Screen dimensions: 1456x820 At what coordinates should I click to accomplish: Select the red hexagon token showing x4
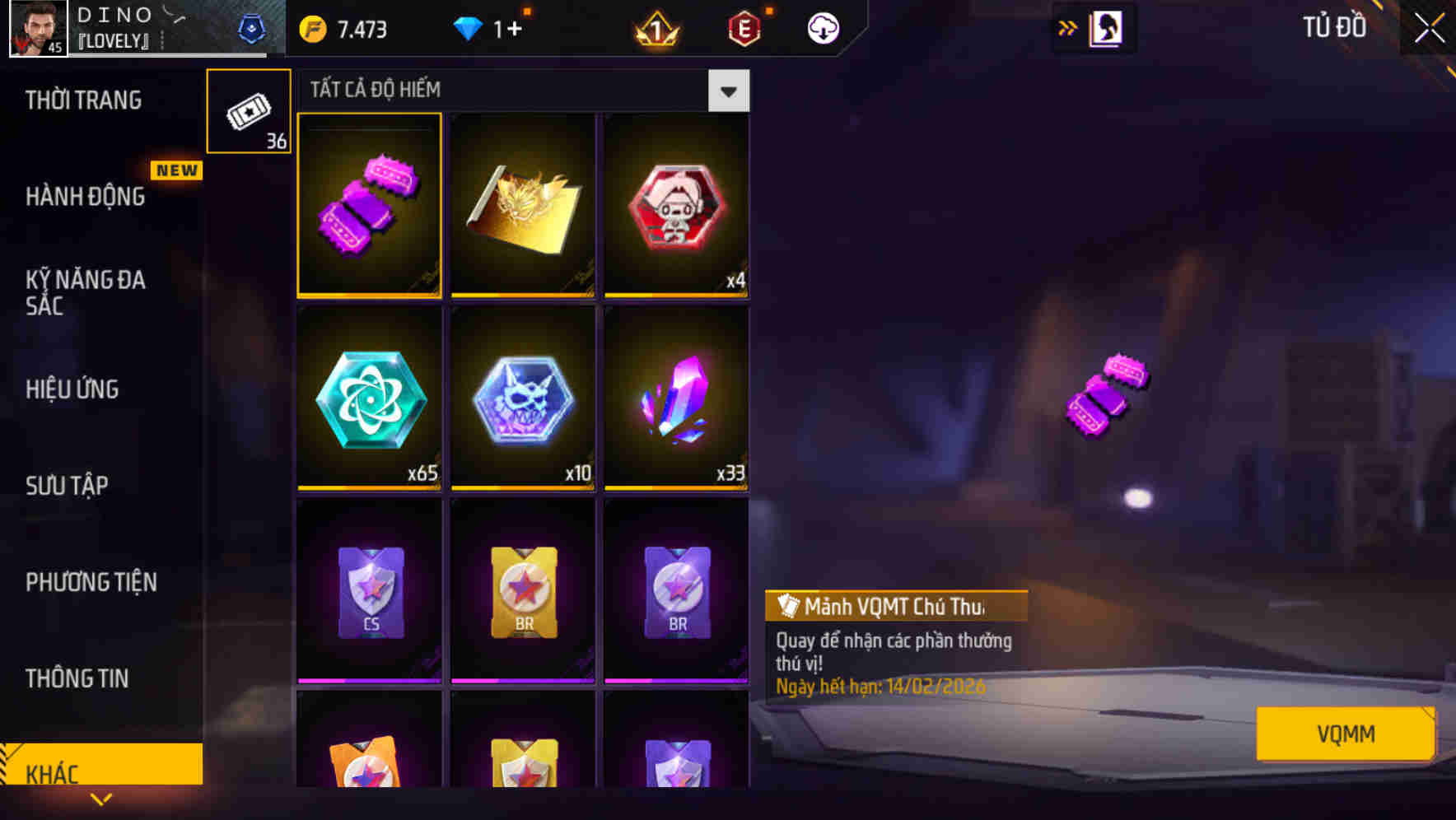(x=675, y=205)
